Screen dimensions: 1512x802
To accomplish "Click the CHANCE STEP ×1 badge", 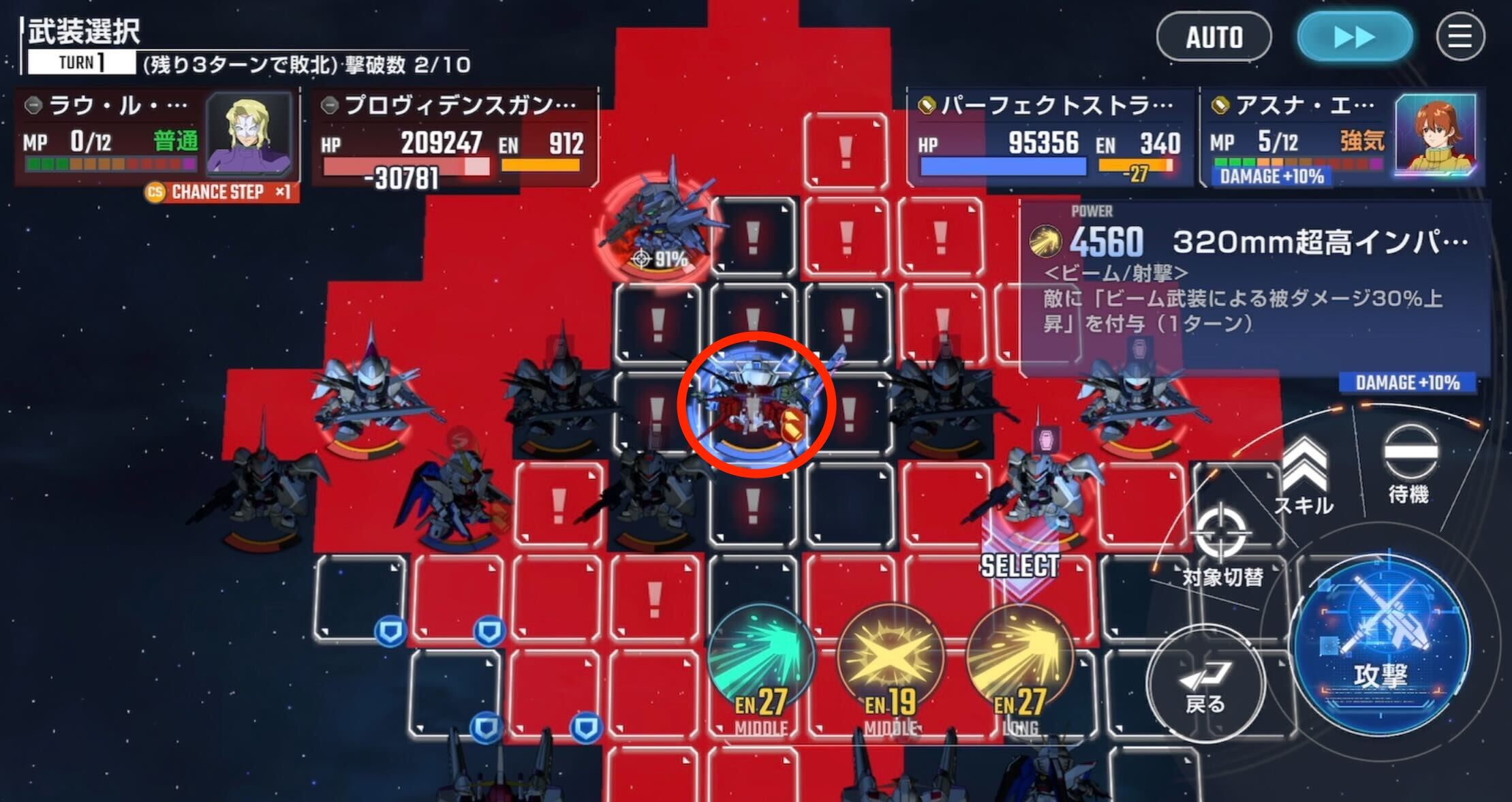I will point(219,192).
